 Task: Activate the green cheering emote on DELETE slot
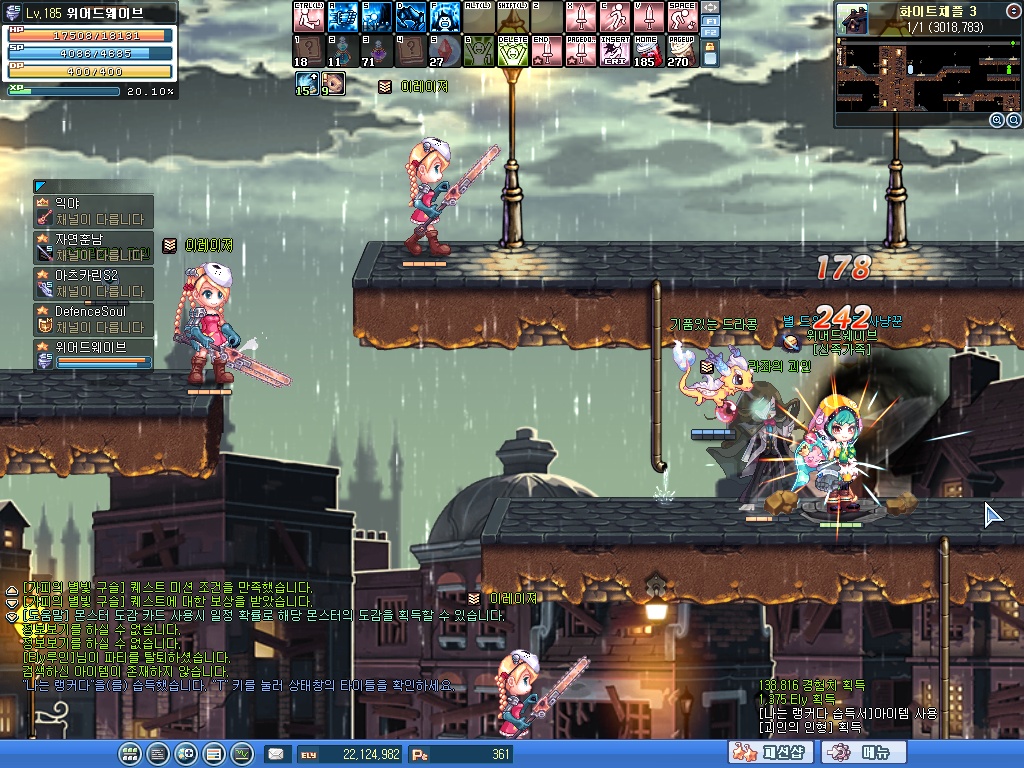click(511, 51)
